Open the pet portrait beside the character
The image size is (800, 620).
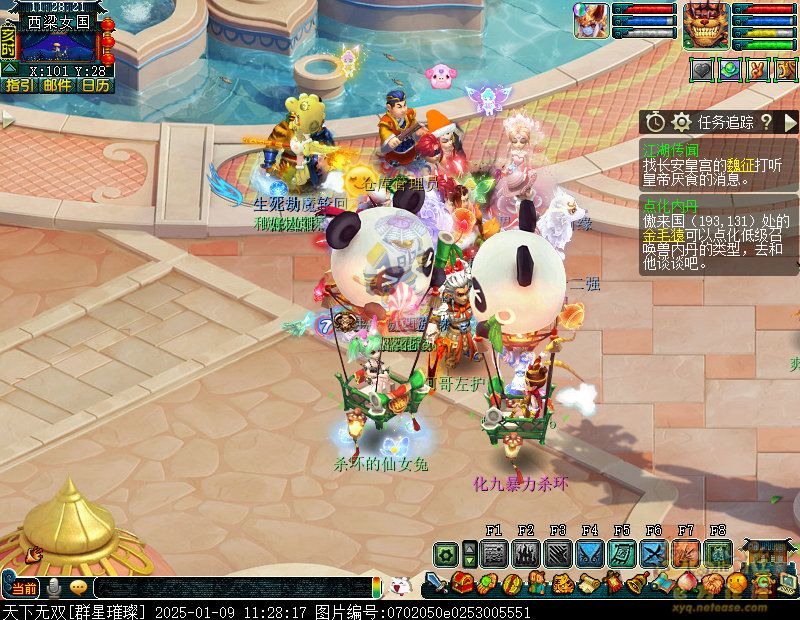pyautogui.click(x=592, y=21)
